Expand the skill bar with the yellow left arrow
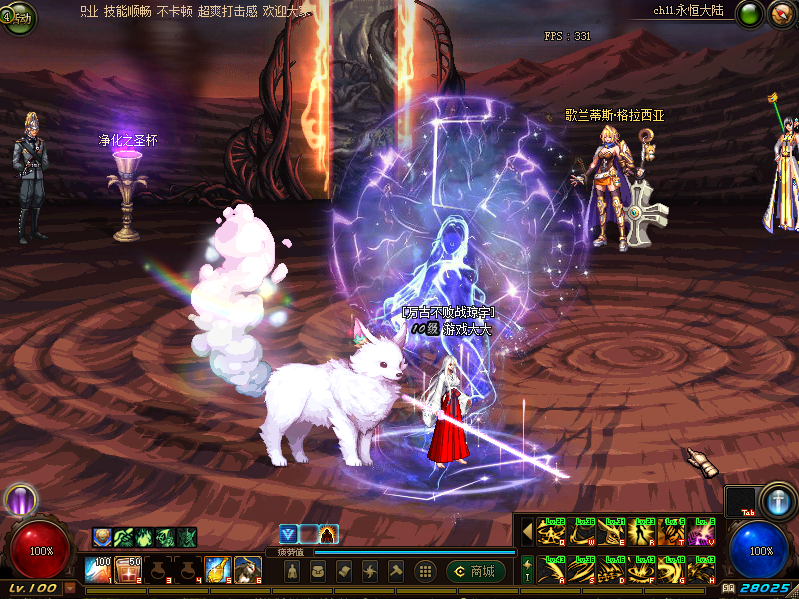The image size is (799, 599). pyautogui.click(x=527, y=530)
